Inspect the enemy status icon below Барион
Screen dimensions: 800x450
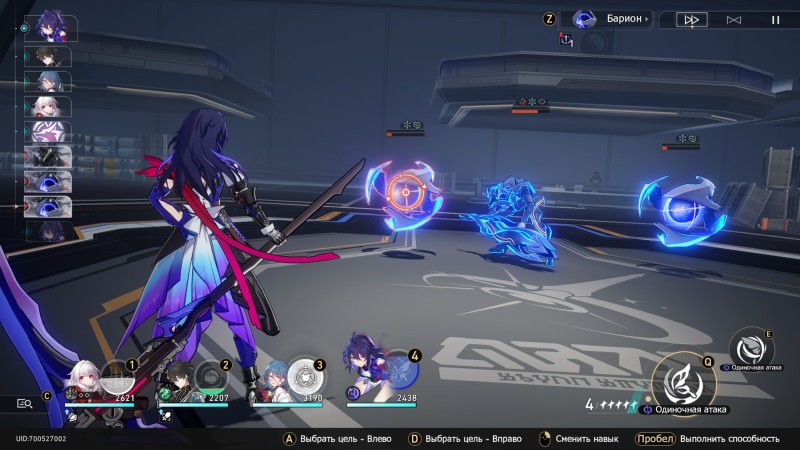coord(567,40)
